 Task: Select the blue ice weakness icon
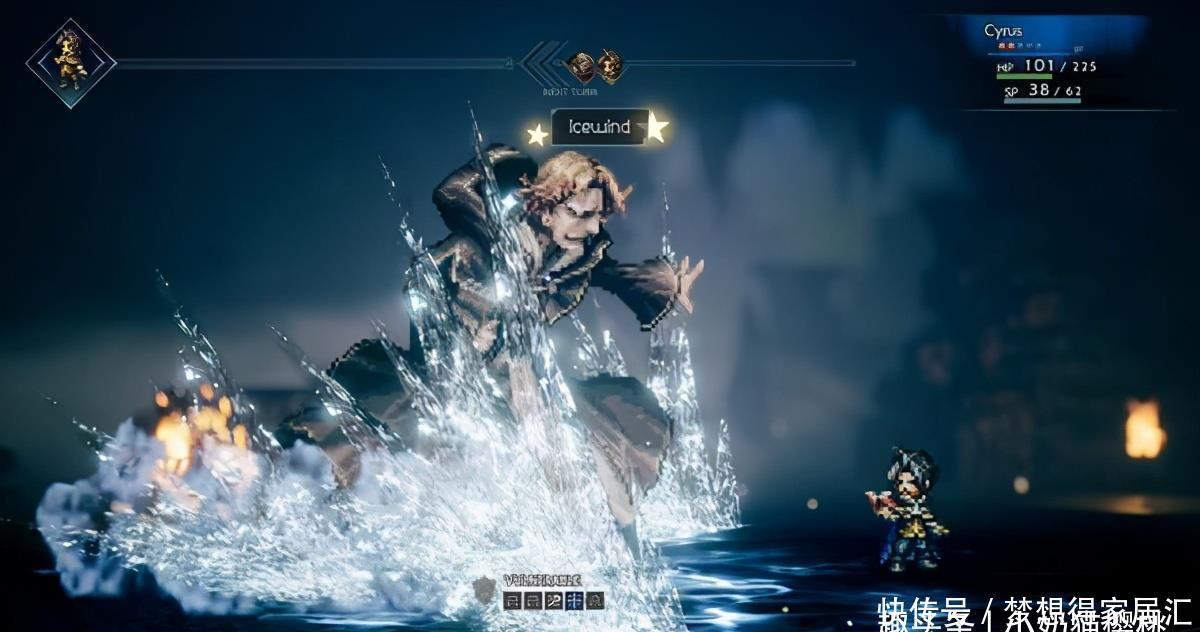[574, 600]
